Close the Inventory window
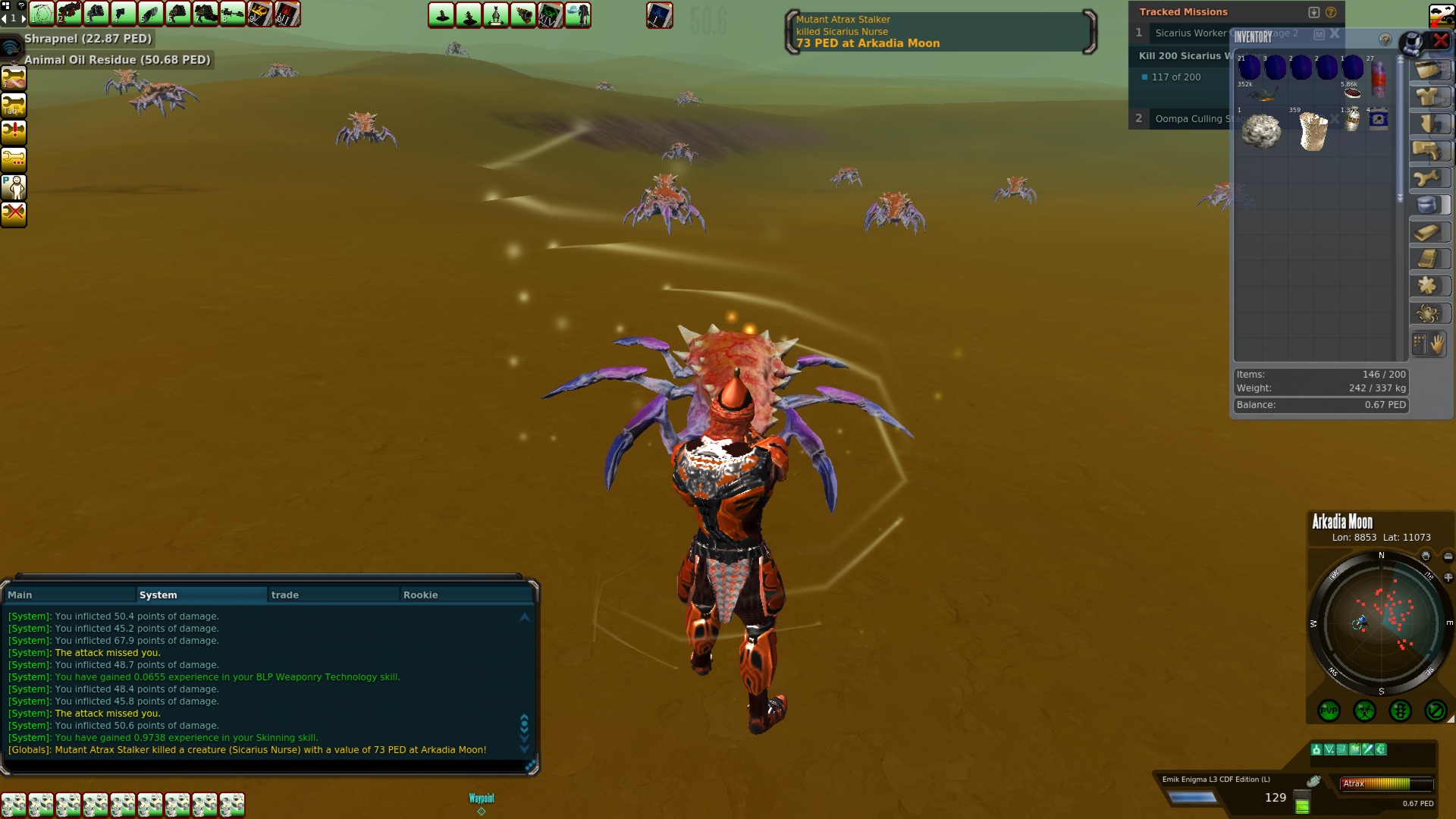Screen dimensions: 1456x819 (x=1441, y=41)
